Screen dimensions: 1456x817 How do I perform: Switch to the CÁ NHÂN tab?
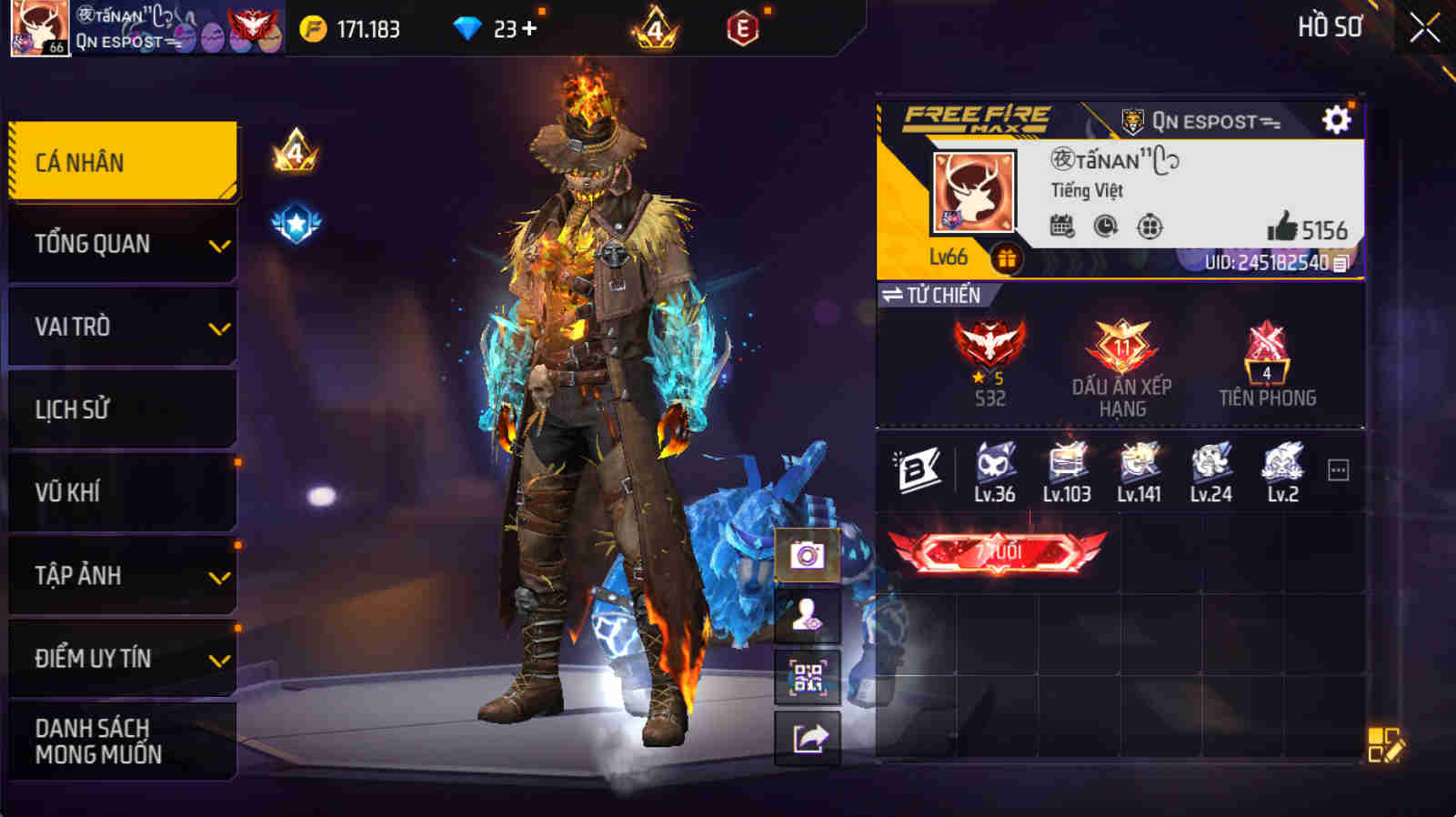tap(123, 160)
